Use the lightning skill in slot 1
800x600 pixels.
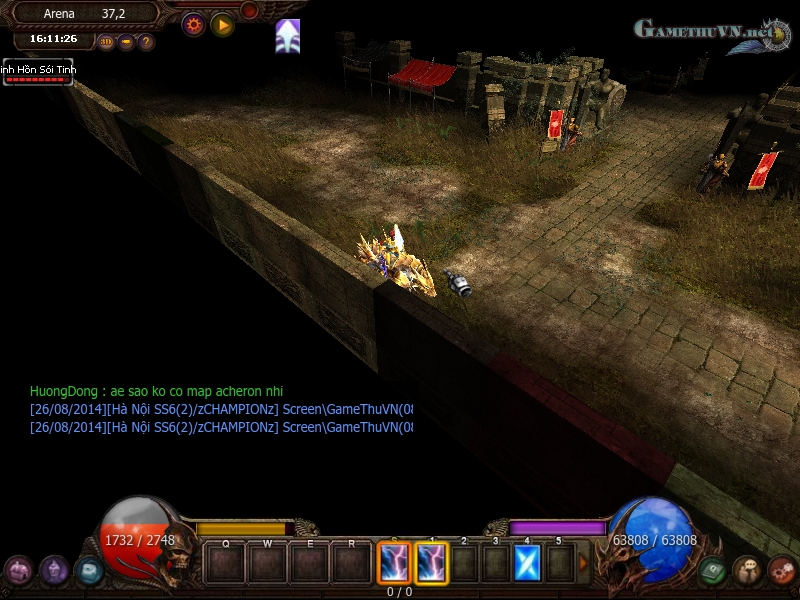pyautogui.click(x=432, y=562)
